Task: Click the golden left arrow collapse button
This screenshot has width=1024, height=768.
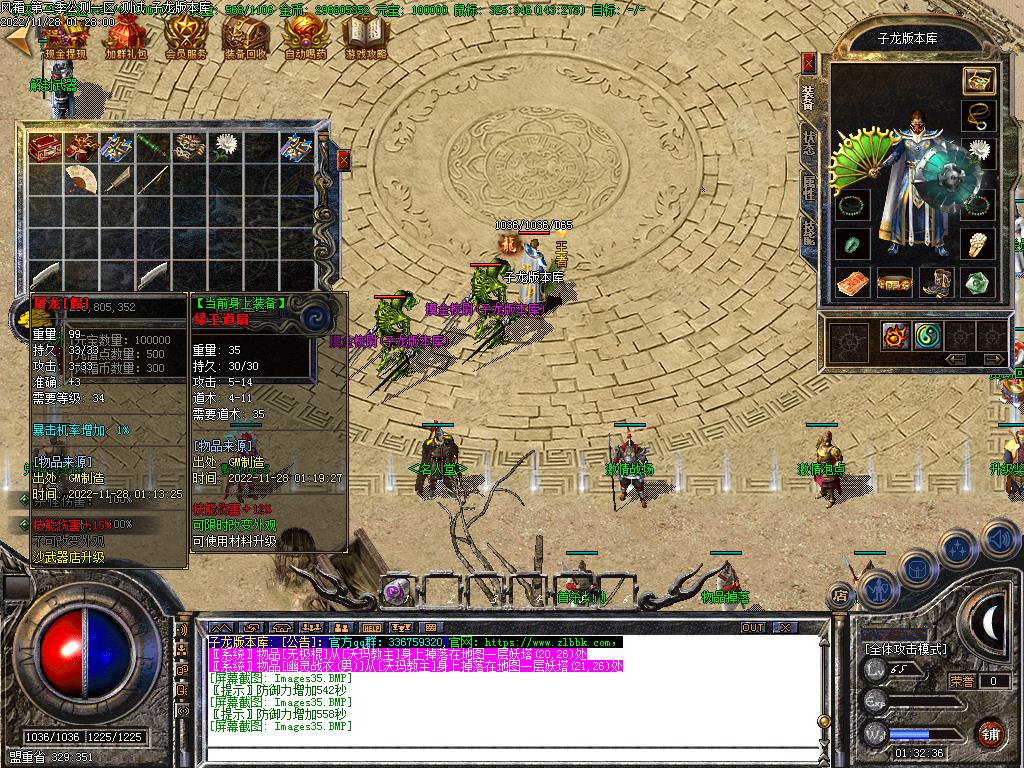Action: 17,38
